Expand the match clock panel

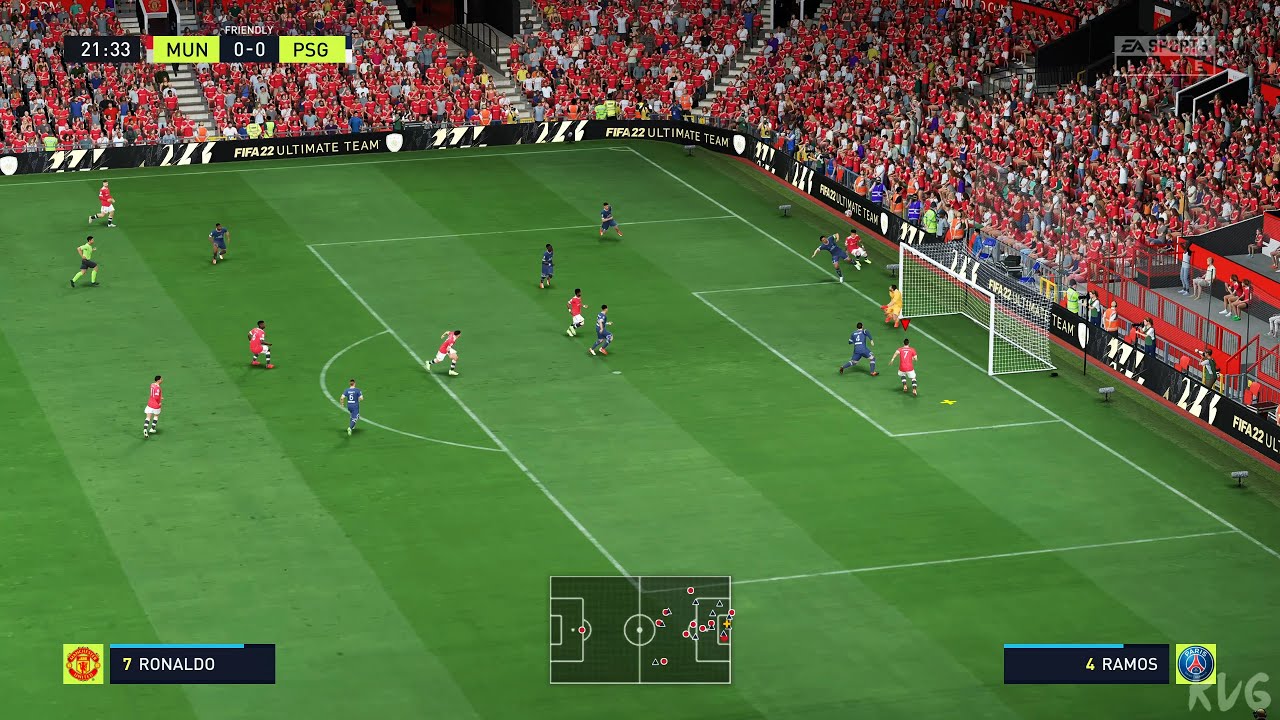pos(100,48)
